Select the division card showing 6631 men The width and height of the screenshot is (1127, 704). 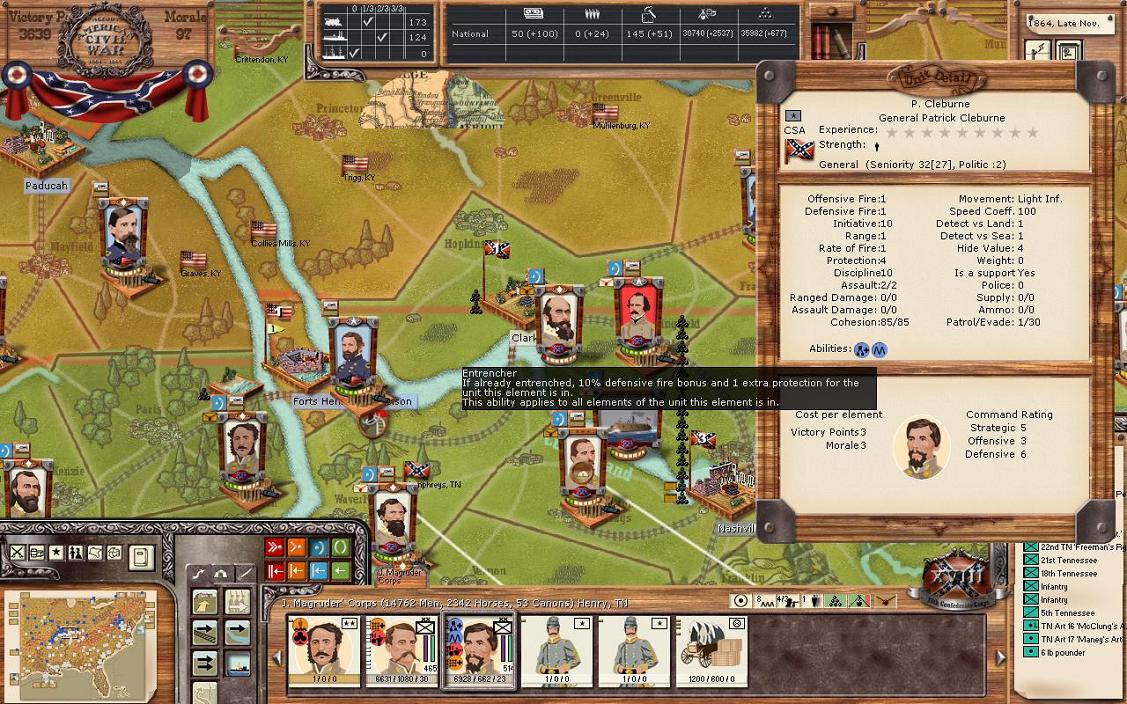[x=400, y=650]
